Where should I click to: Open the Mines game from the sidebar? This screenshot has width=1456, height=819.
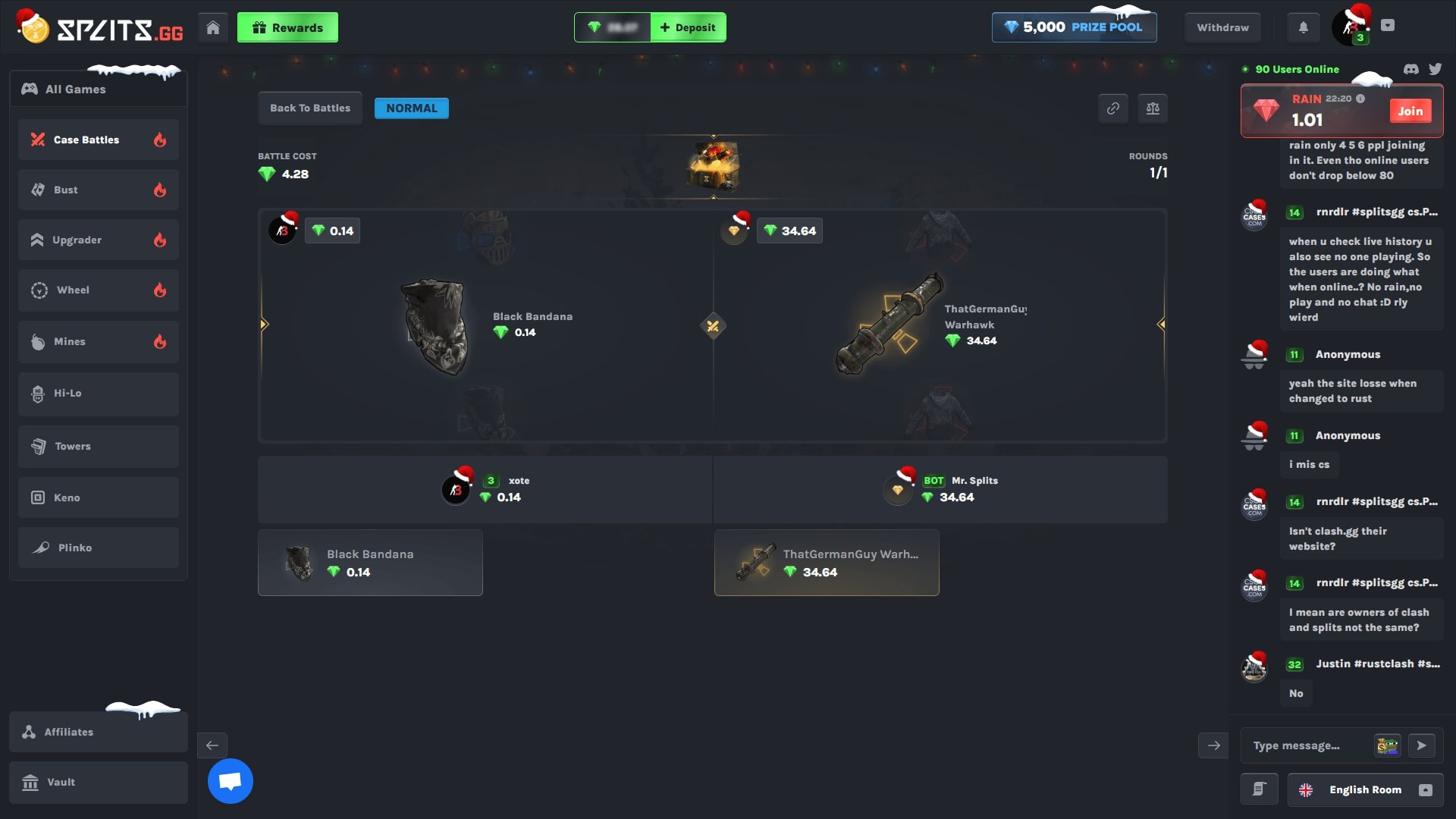pyautogui.click(x=69, y=341)
